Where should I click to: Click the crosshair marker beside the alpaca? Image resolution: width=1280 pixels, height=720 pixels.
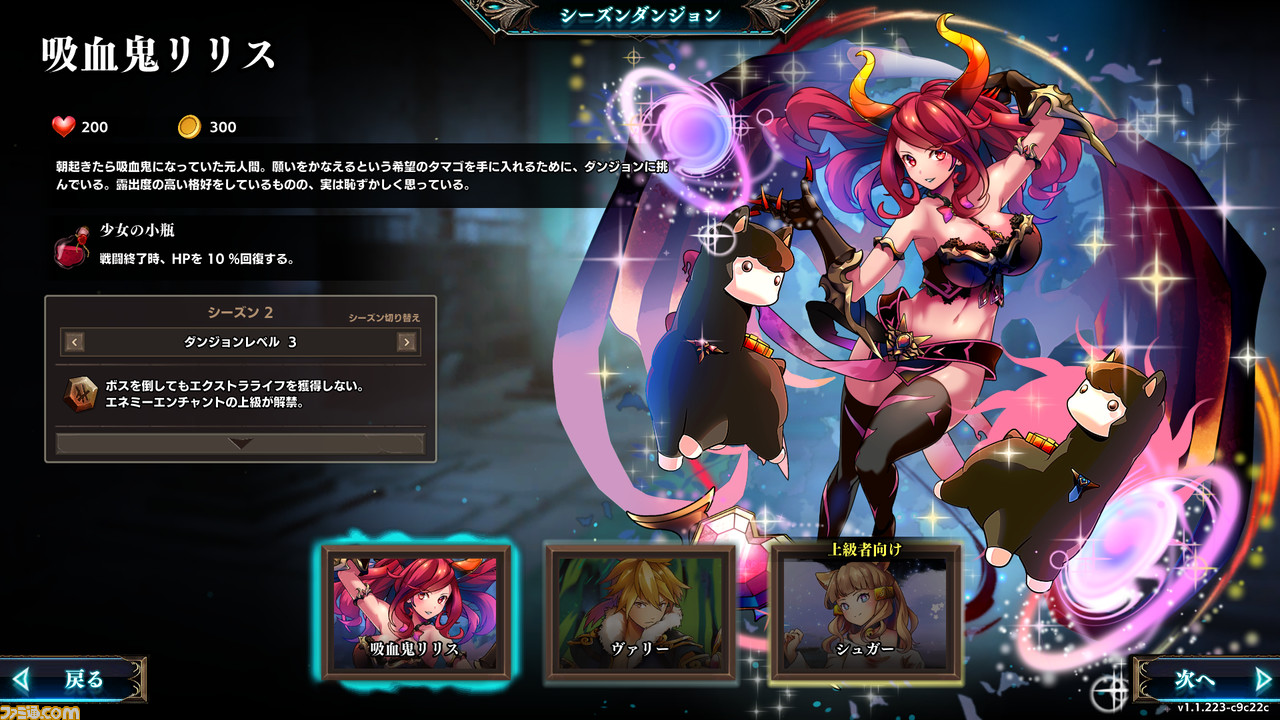click(x=716, y=238)
